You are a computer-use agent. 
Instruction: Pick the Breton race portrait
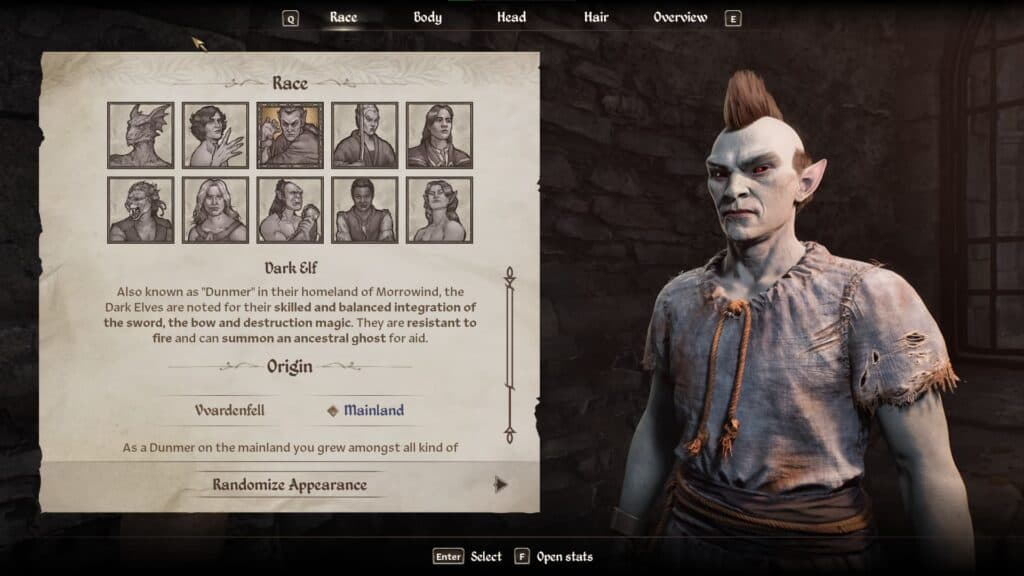[215, 135]
